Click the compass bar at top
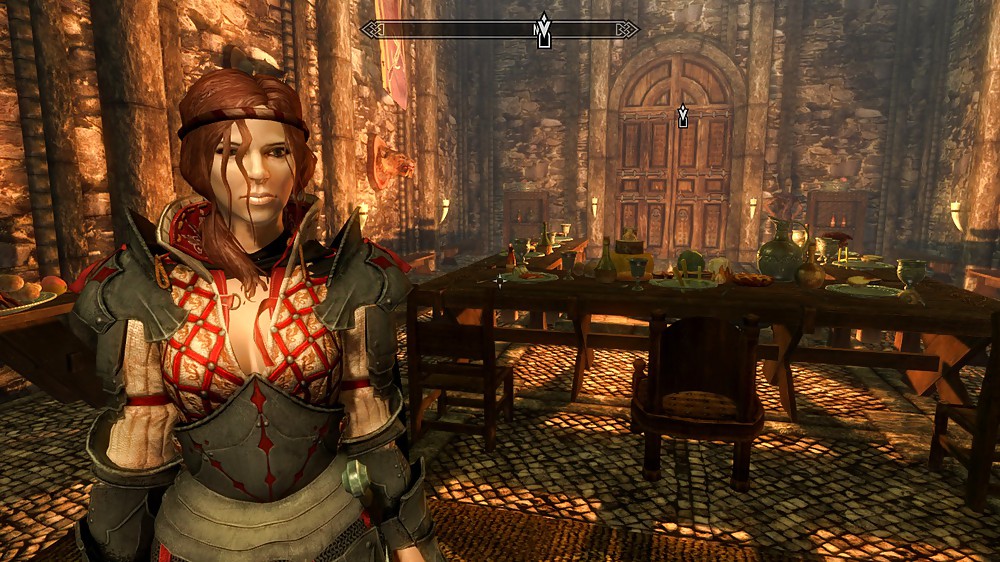Viewport: 1000px width, 562px height. pyautogui.click(x=450, y=30)
